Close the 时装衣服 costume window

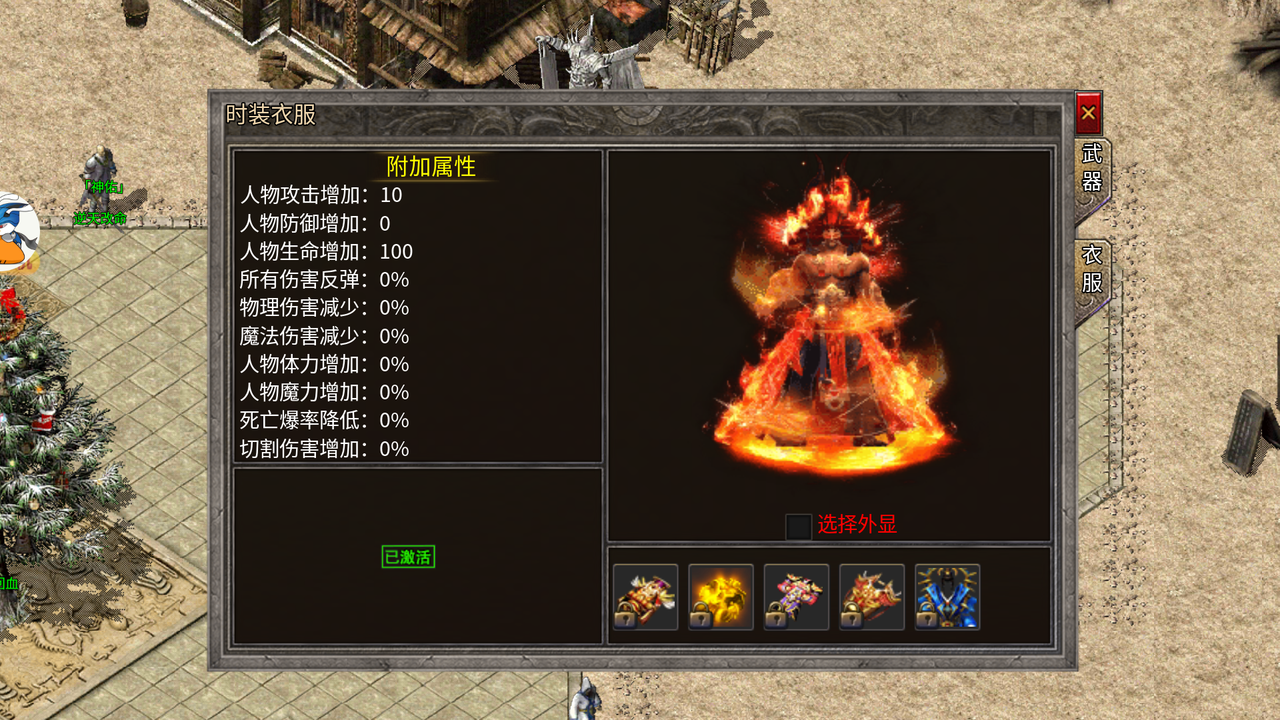[x=1088, y=113]
